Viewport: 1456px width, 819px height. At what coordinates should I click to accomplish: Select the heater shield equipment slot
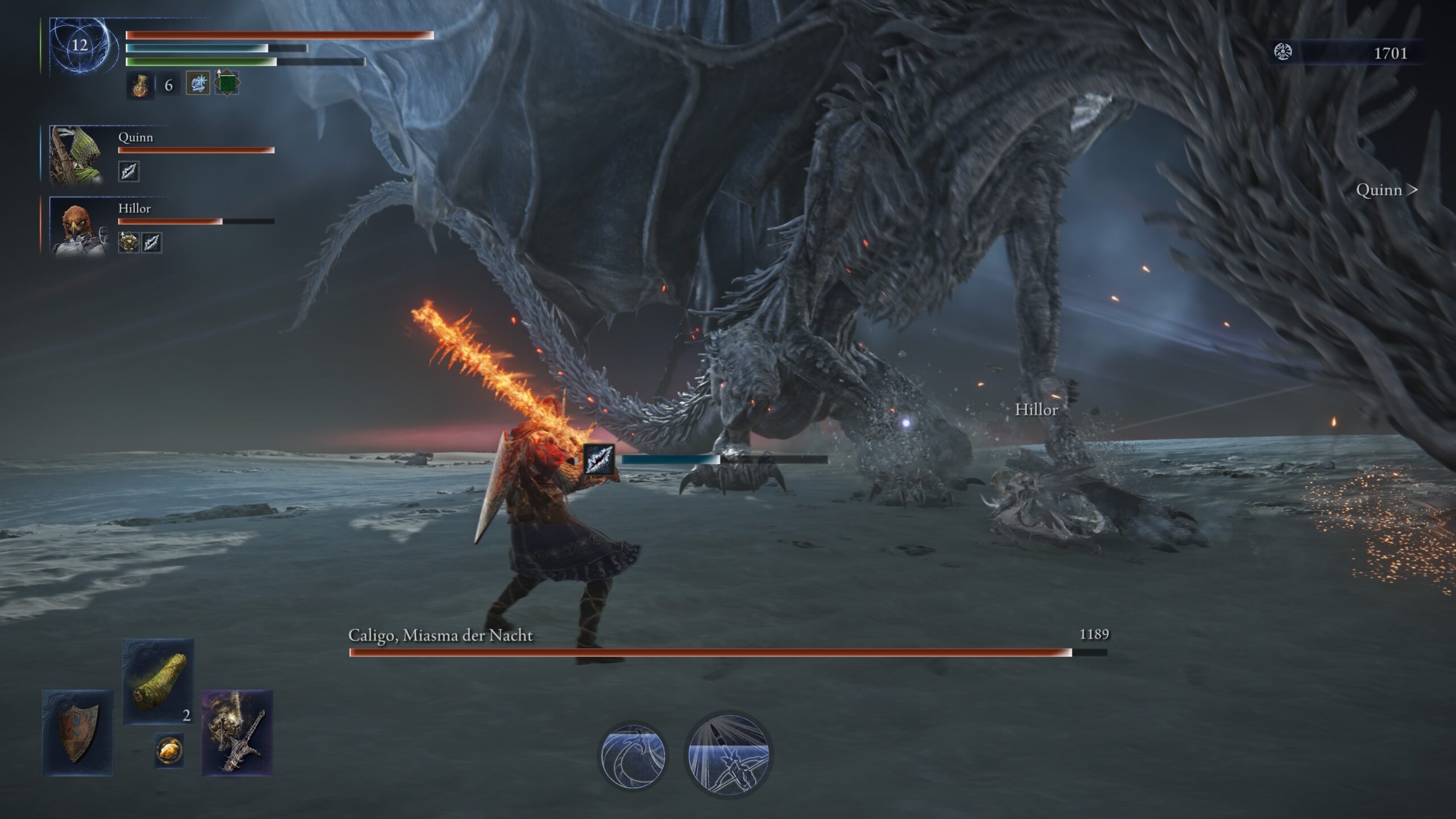[x=78, y=733]
